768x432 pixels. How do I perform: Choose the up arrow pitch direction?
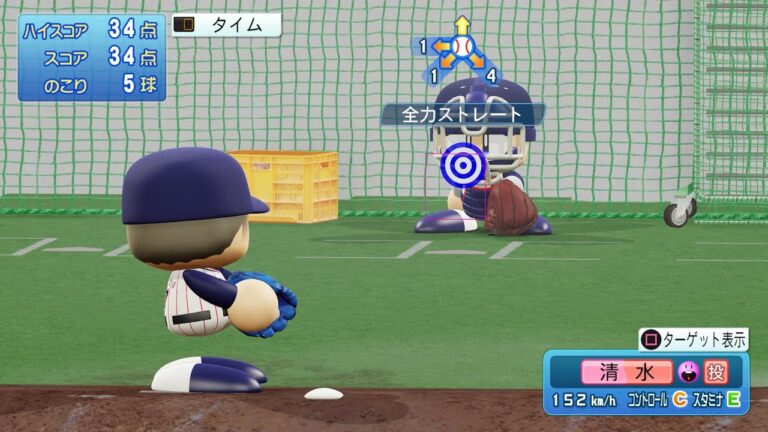461,24
